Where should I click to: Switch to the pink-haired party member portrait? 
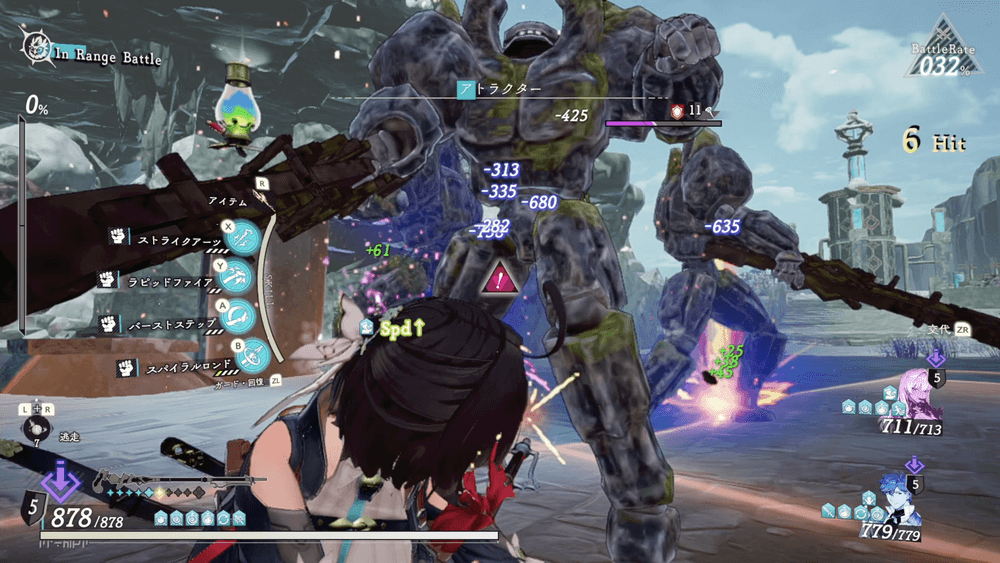pyautogui.click(x=920, y=393)
